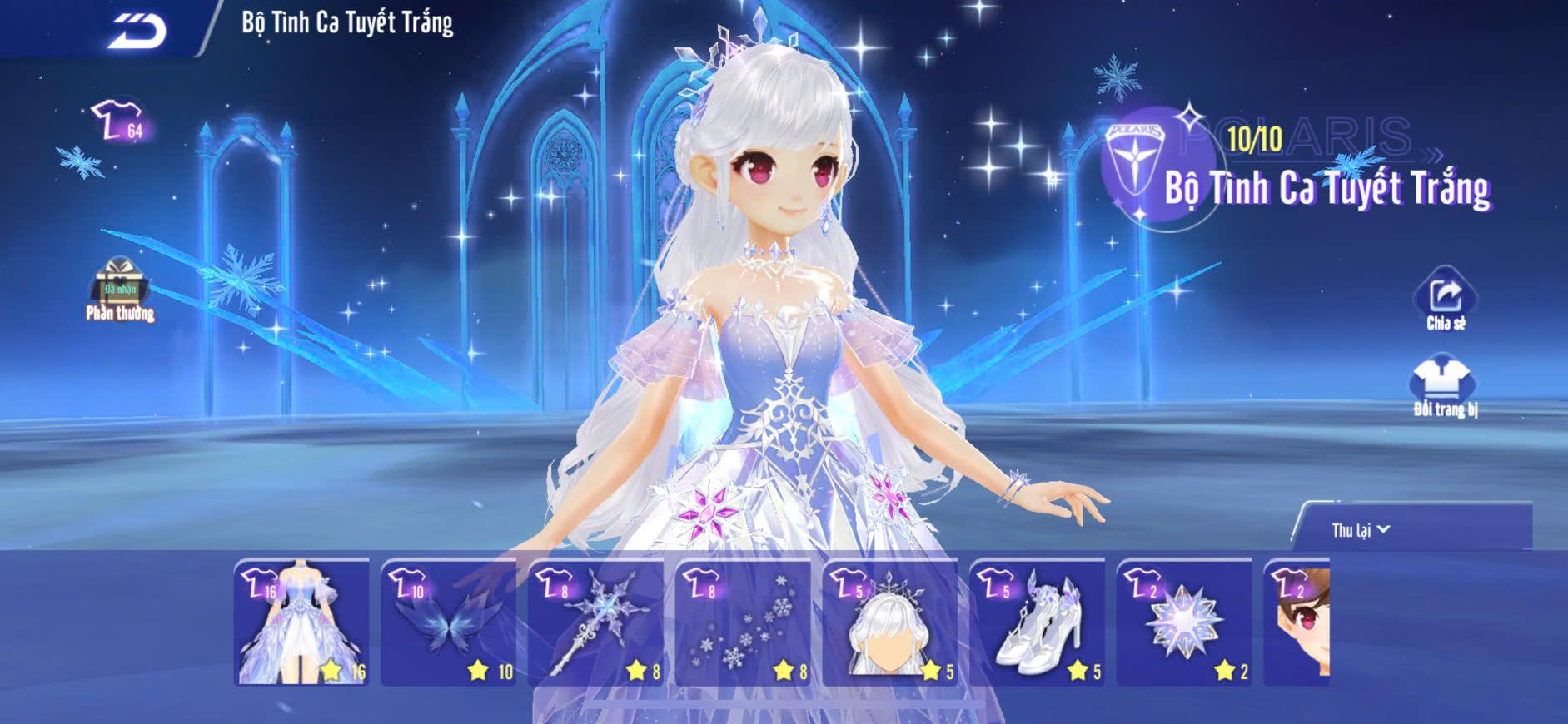Tap the Chia sẻ share button

[x=1445, y=298]
